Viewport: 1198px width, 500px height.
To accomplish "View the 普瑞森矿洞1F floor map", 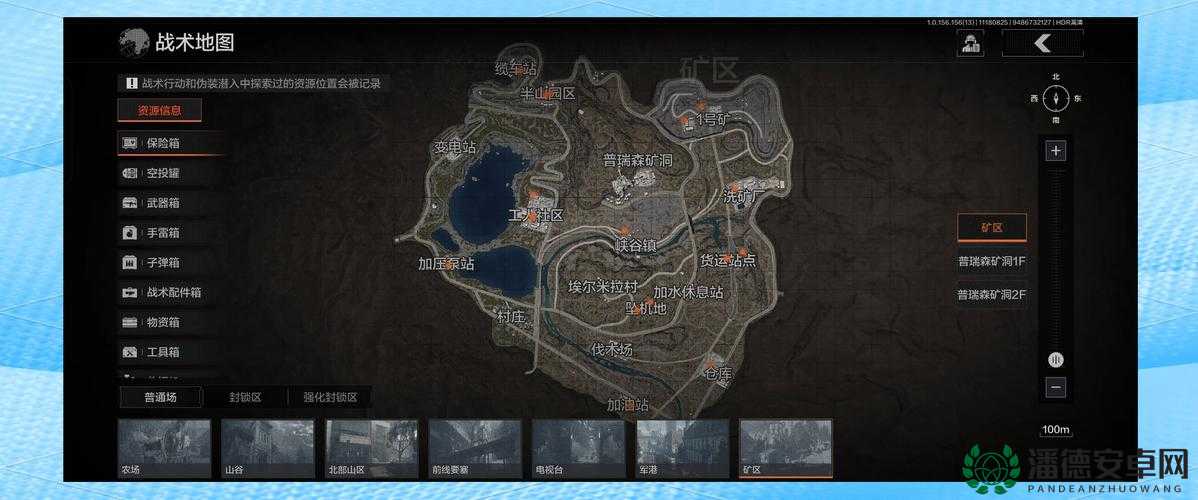I will 991,261.
